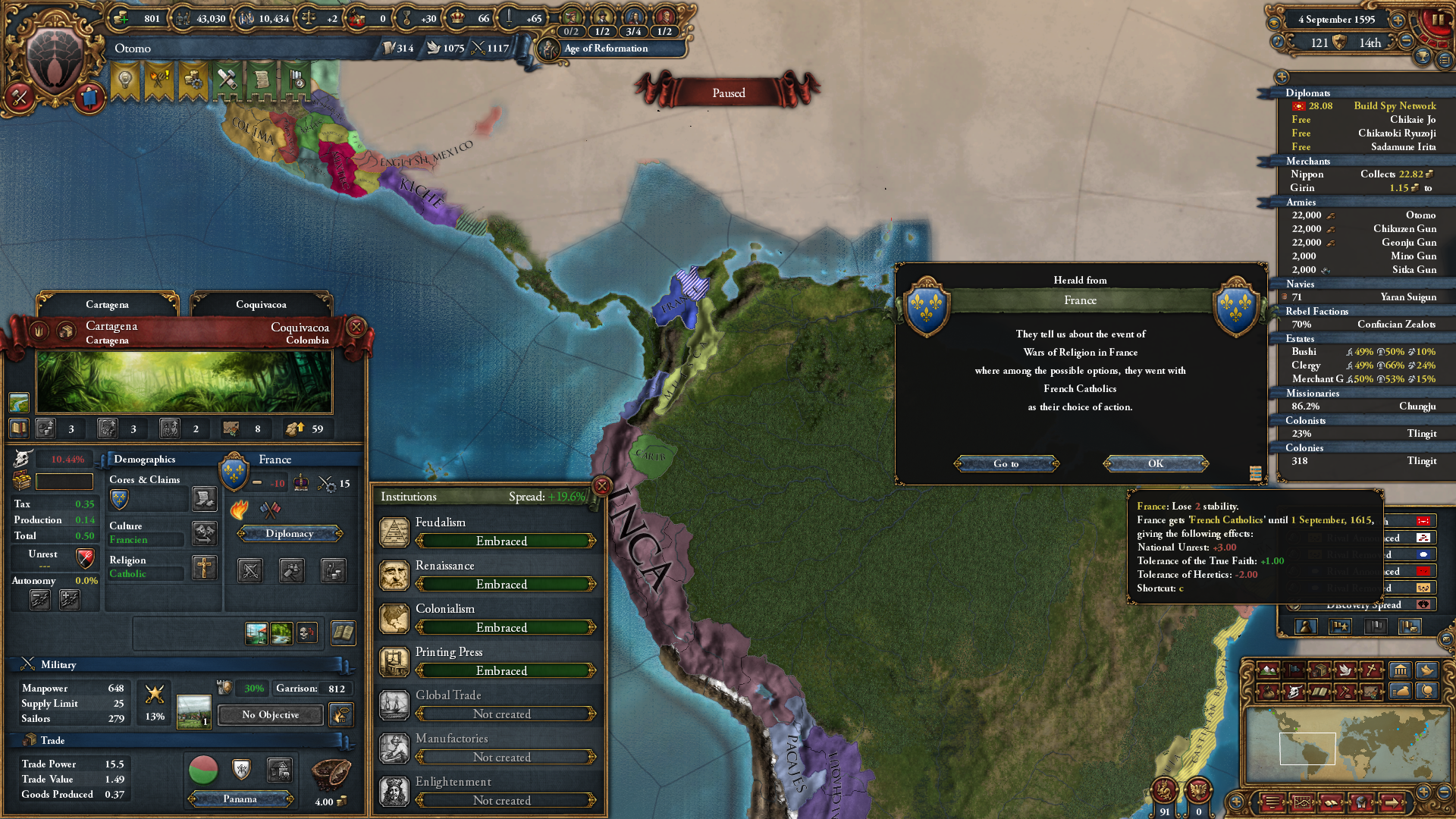Toggle the trade goods mapmode sack icon
Screen dimensions: 1456x819
1268,692
